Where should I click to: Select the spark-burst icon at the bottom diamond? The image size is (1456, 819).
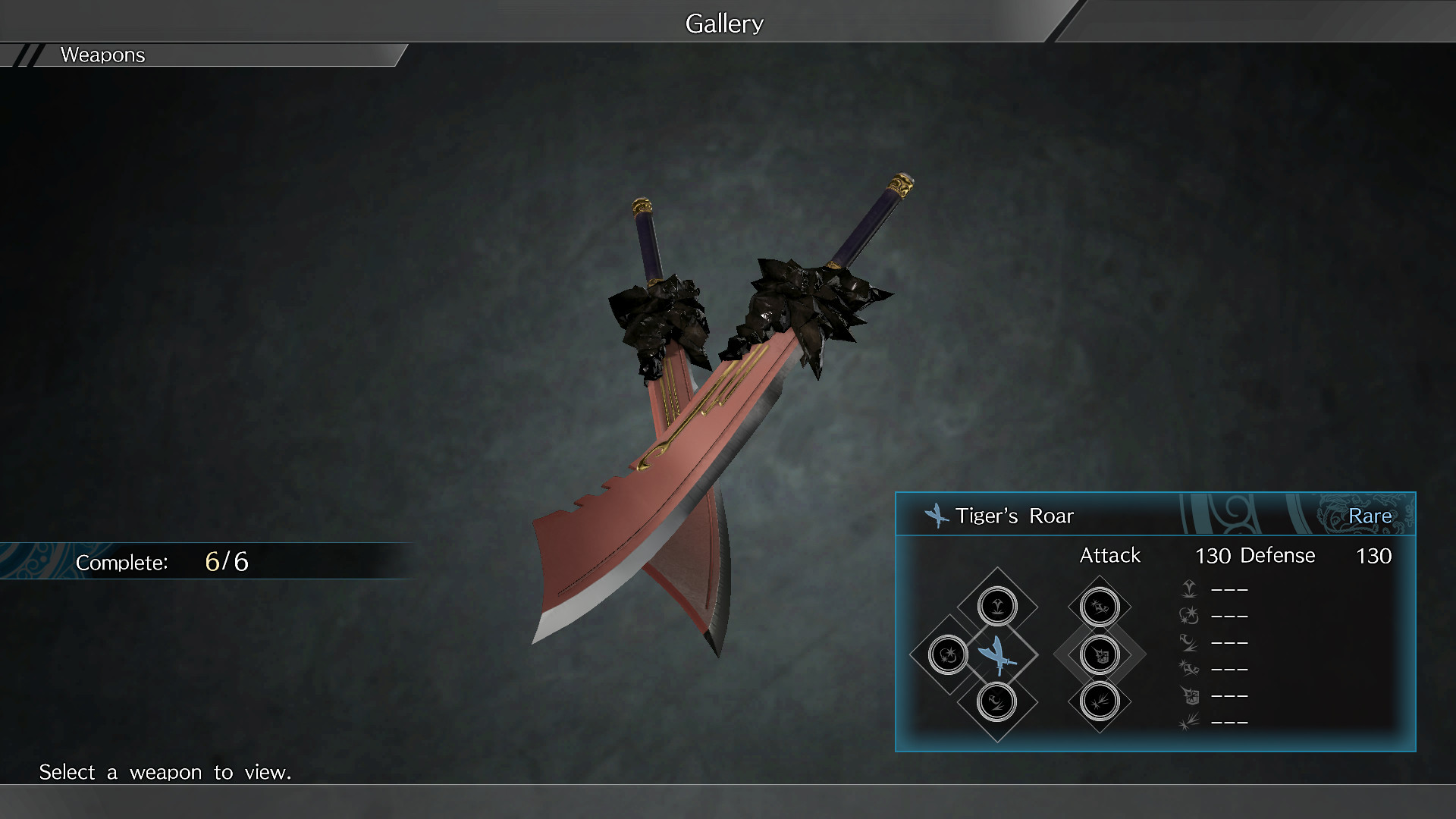point(1100,703)
